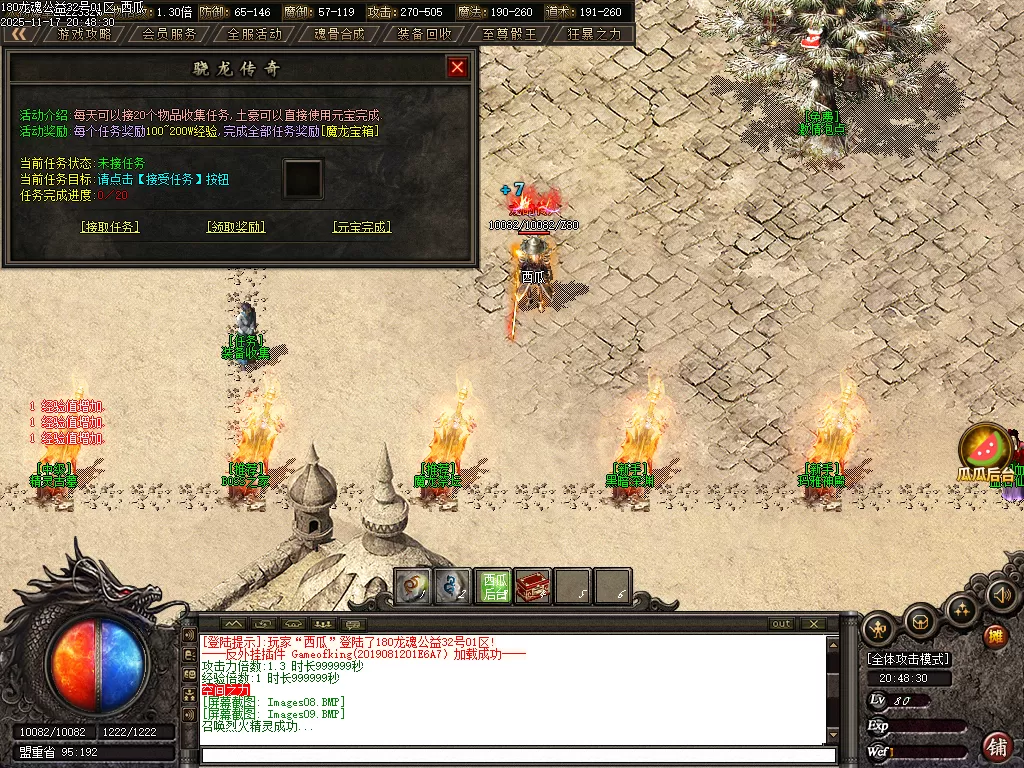1024x768 pixels.
Task: Open the 会员服务 menu
Action: click(x=169, y=33)
